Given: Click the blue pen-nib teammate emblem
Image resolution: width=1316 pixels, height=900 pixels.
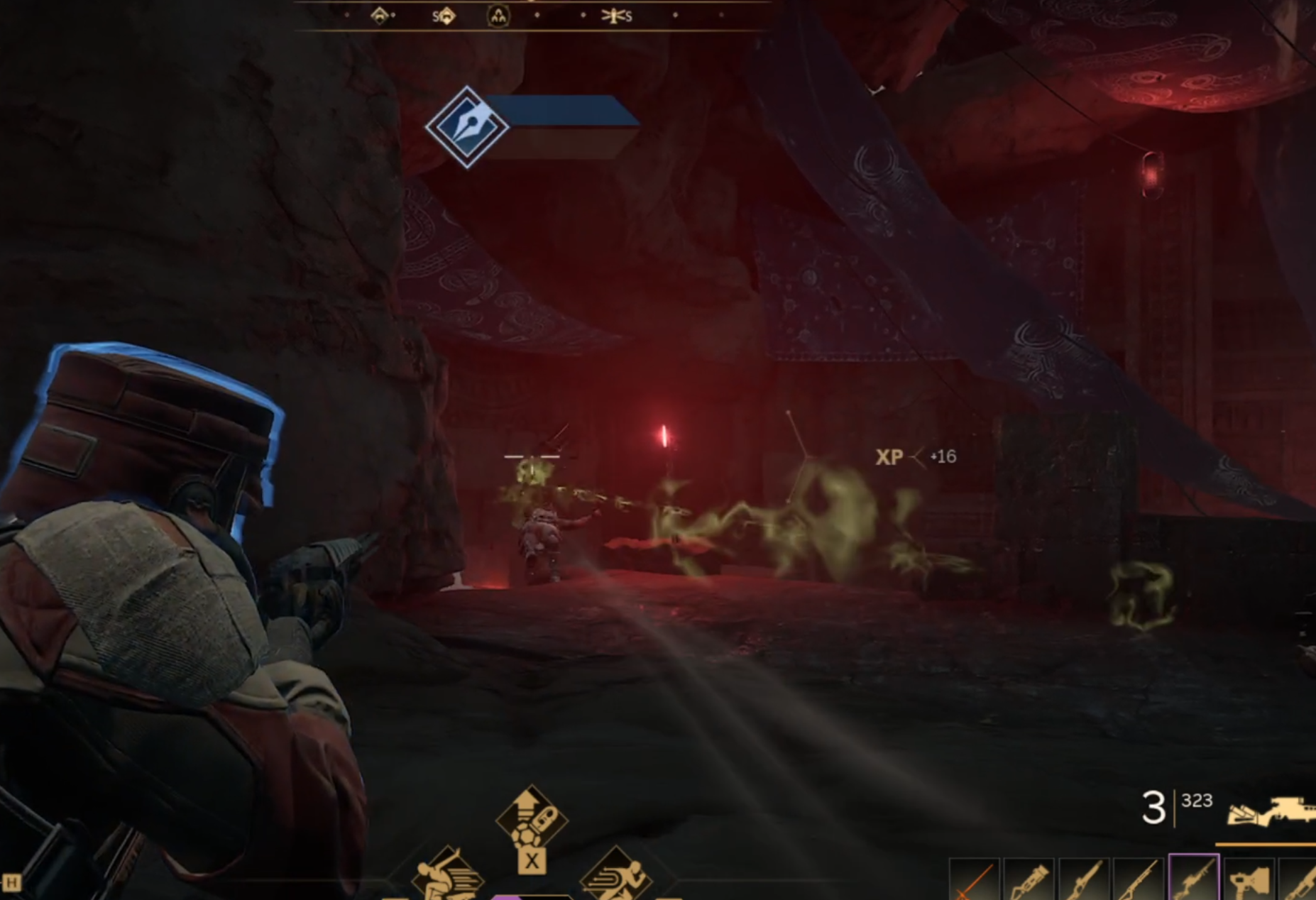Looking at the screenshot, I should (x=467, y=127).
